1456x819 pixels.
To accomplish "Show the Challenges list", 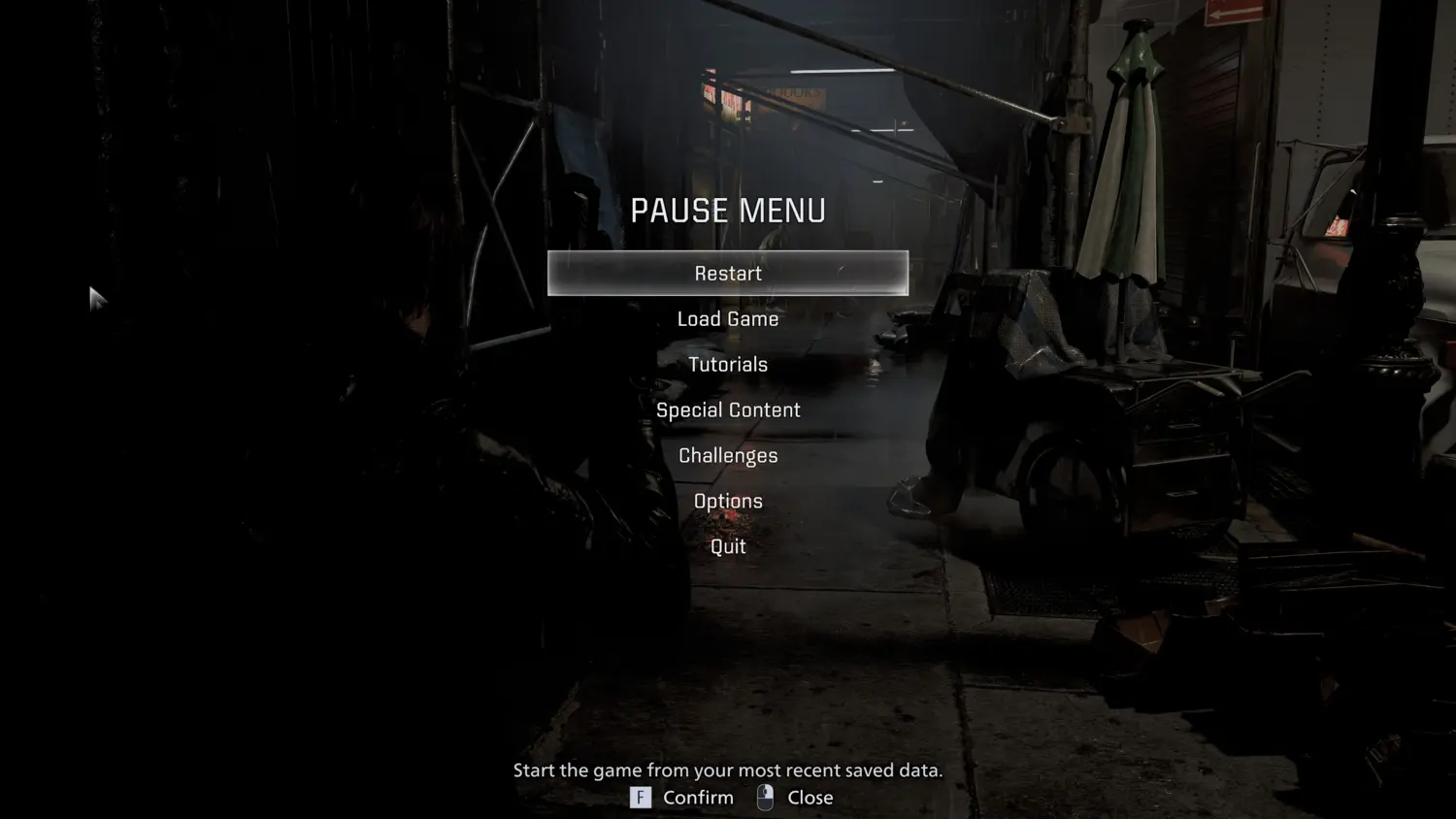I will point(728,456).
